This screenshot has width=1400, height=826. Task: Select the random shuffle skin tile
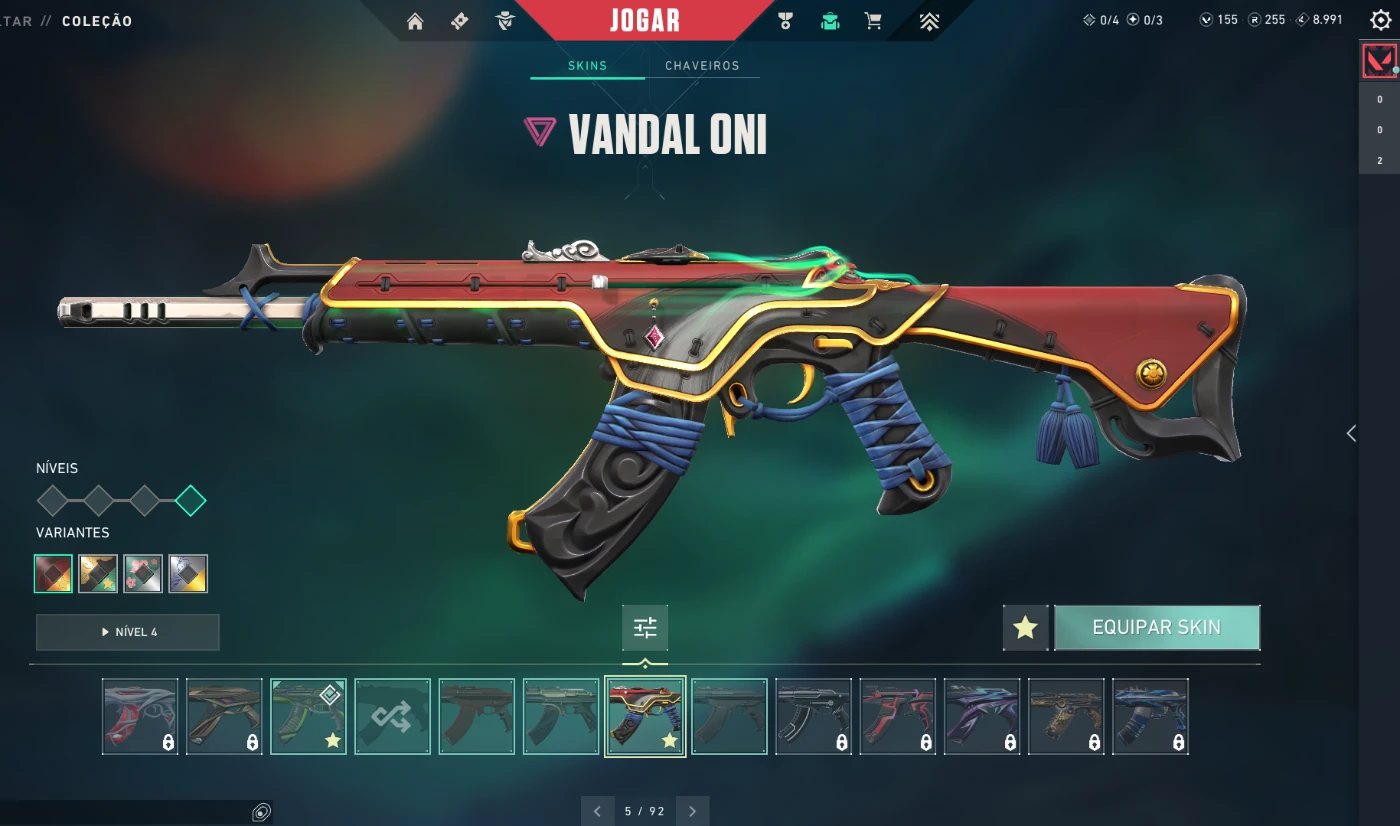coord(392,716)
